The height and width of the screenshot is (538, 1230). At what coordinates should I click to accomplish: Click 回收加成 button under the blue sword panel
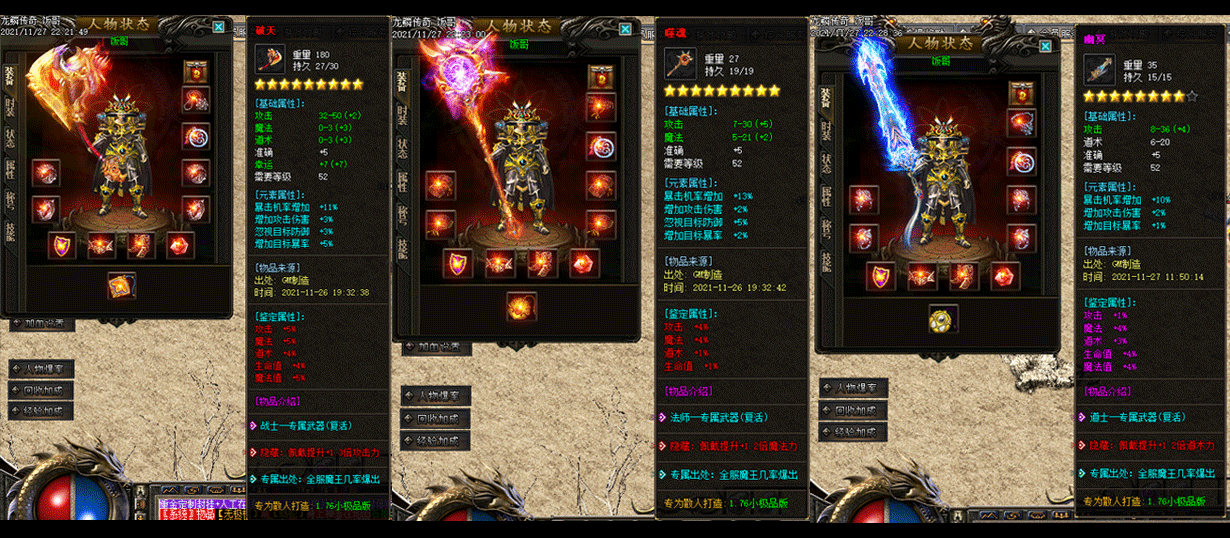[853, 410]
